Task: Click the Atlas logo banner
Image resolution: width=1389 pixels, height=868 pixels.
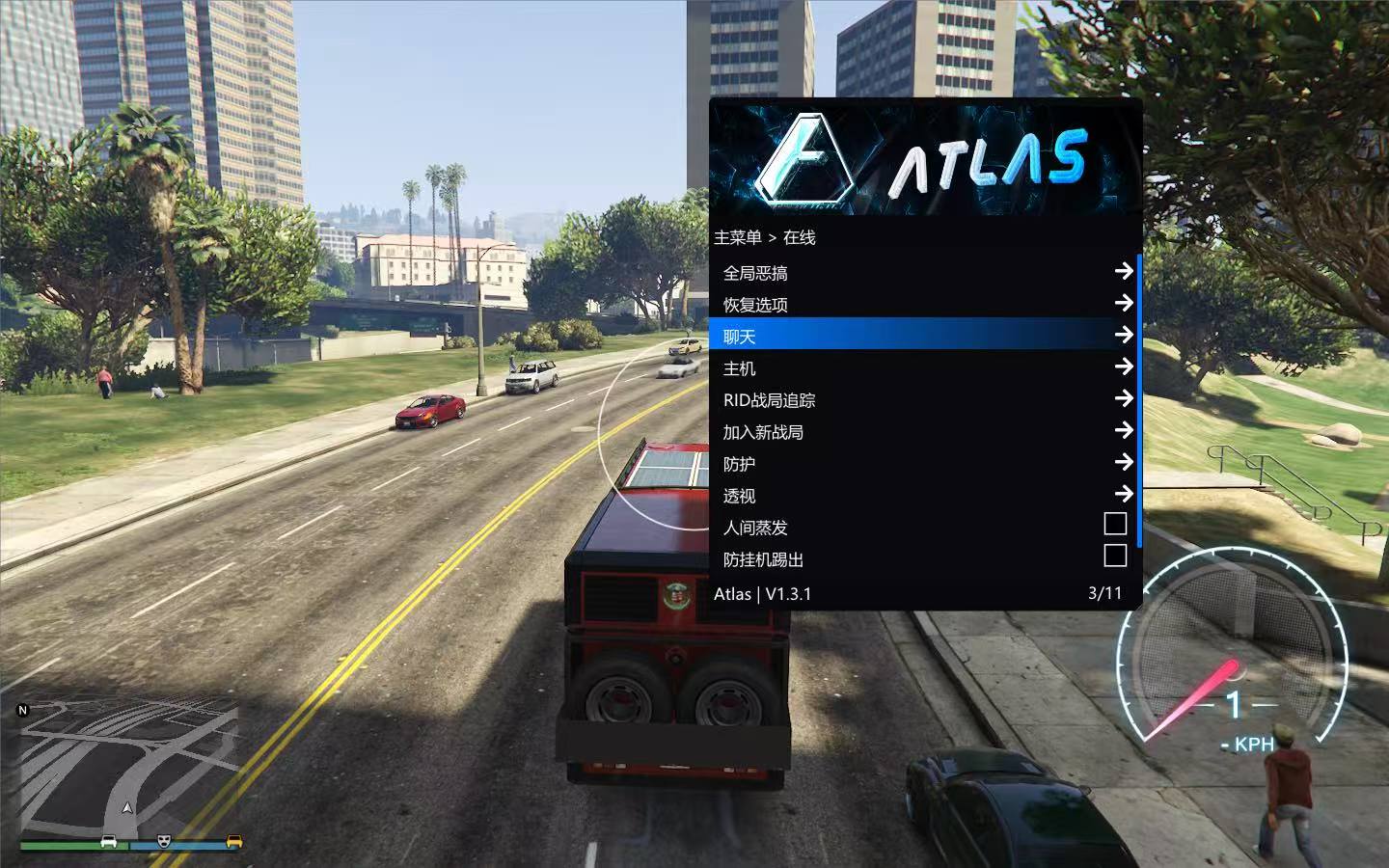Action: pyautogui.click(x=924, y=158)
